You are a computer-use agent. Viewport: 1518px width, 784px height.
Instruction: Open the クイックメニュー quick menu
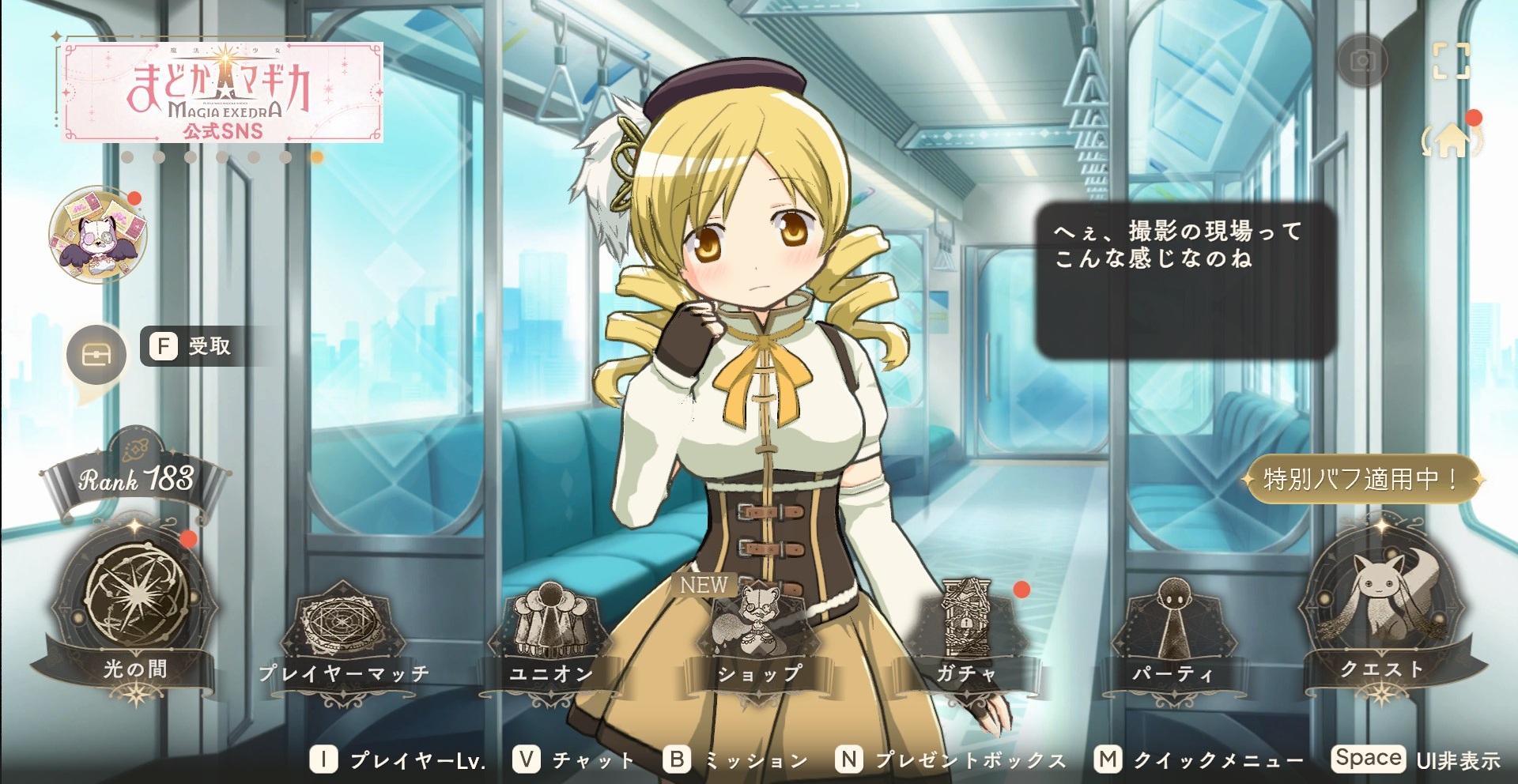(1199, 760)
